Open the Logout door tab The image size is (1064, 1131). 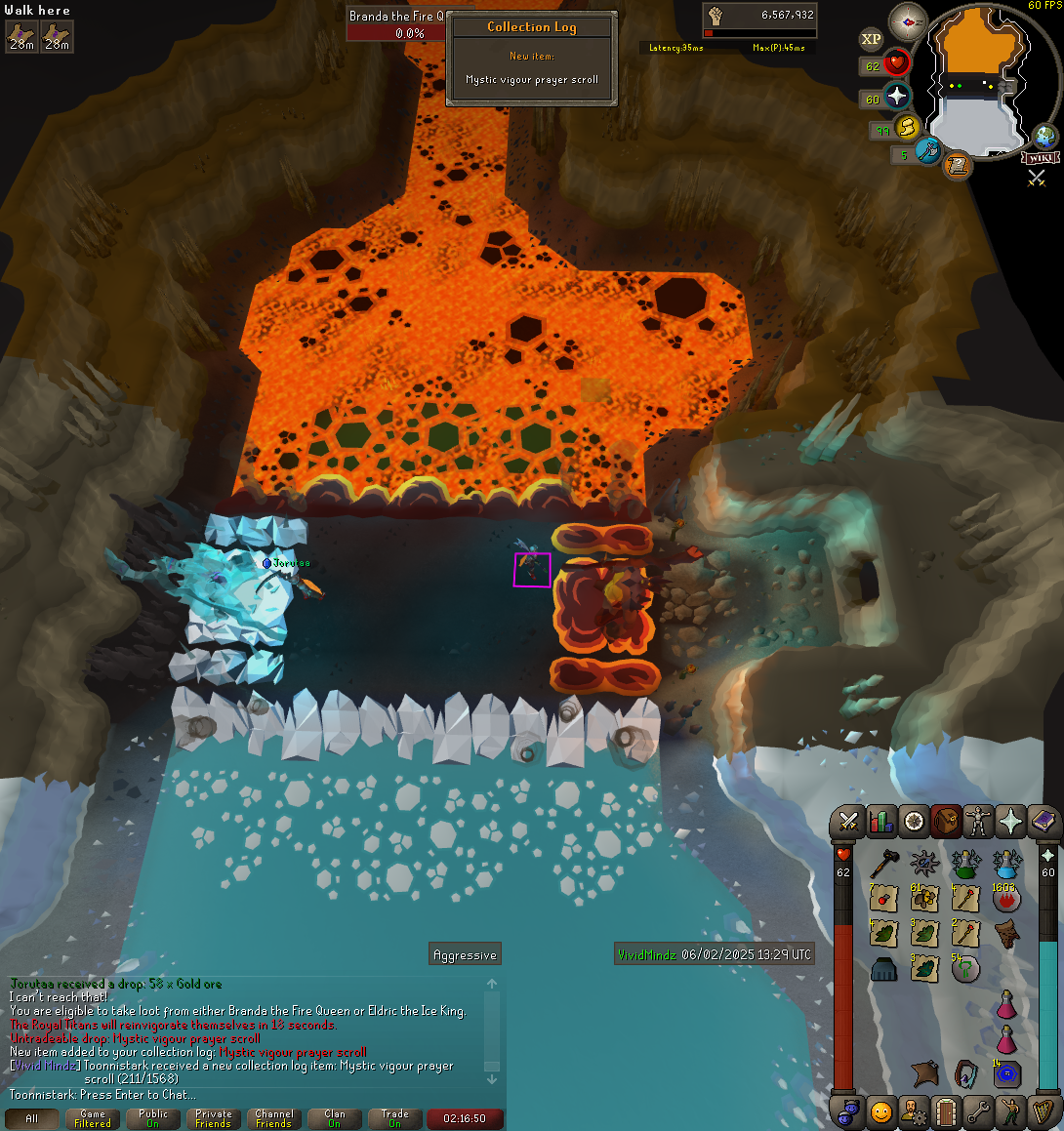[945, 1111]
